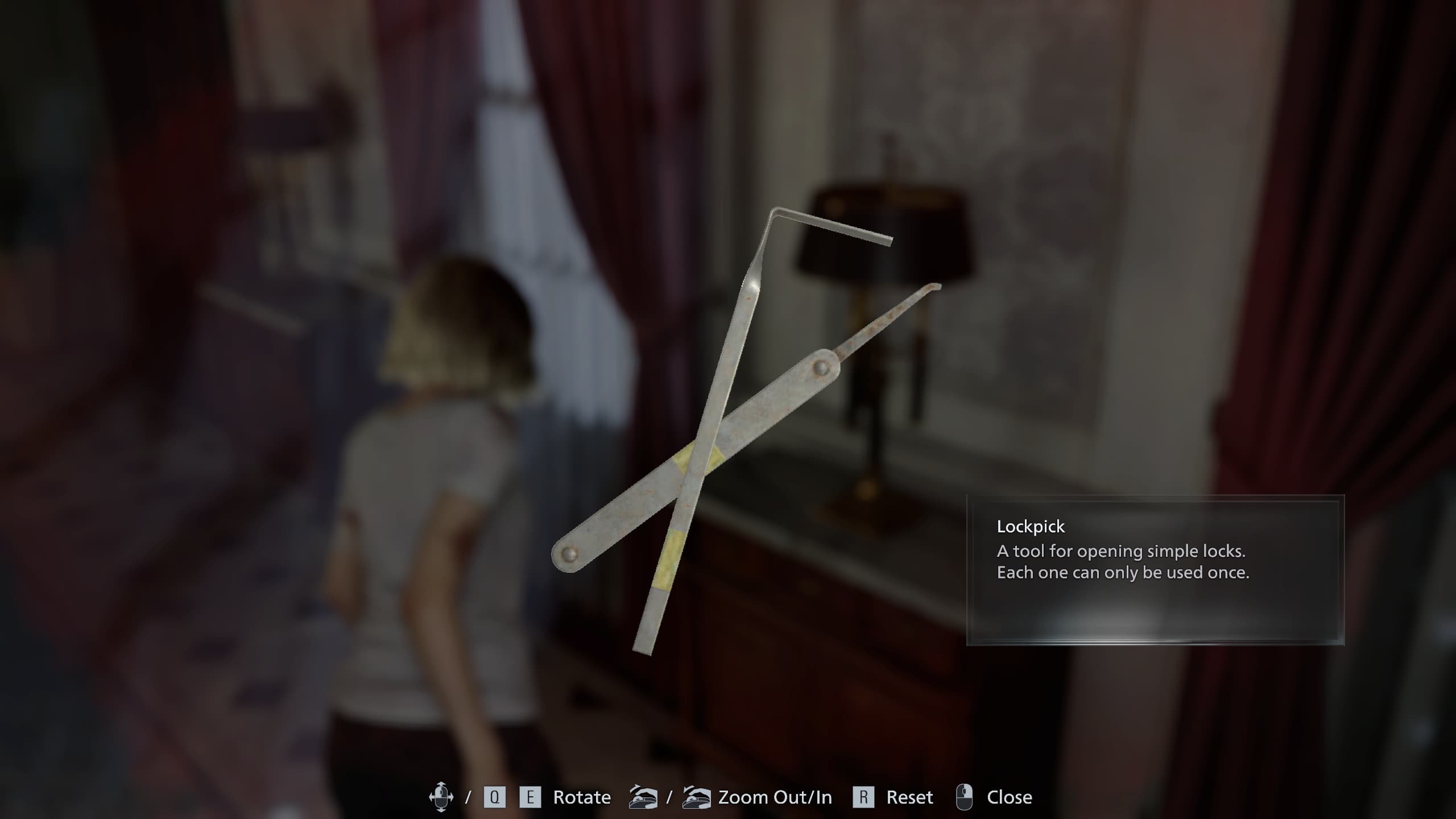1456x819 pixels.
Task: Click the R key prompt icon
Action: point(863,796)
